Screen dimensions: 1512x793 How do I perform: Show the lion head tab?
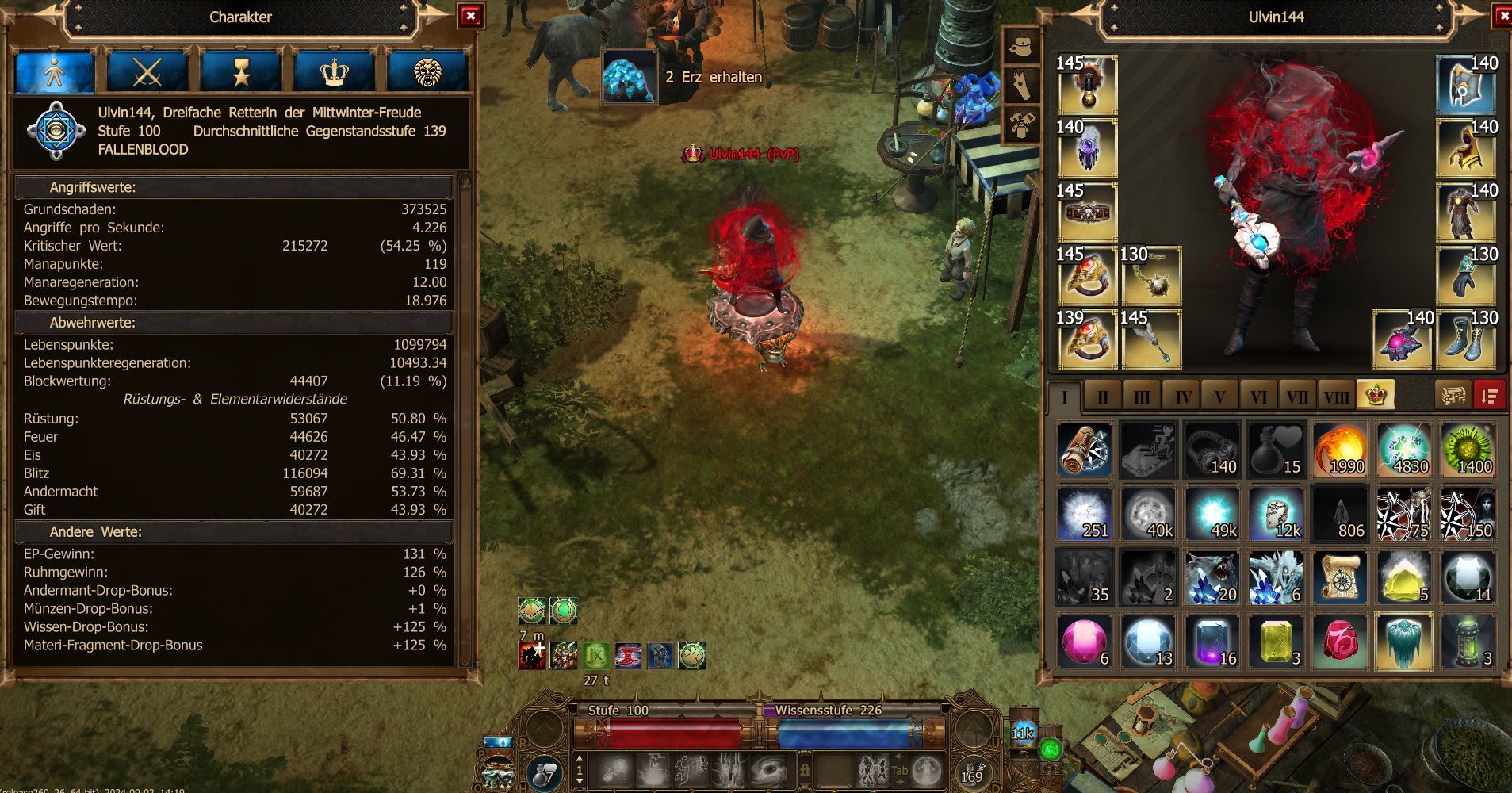[x=427, y=73]
